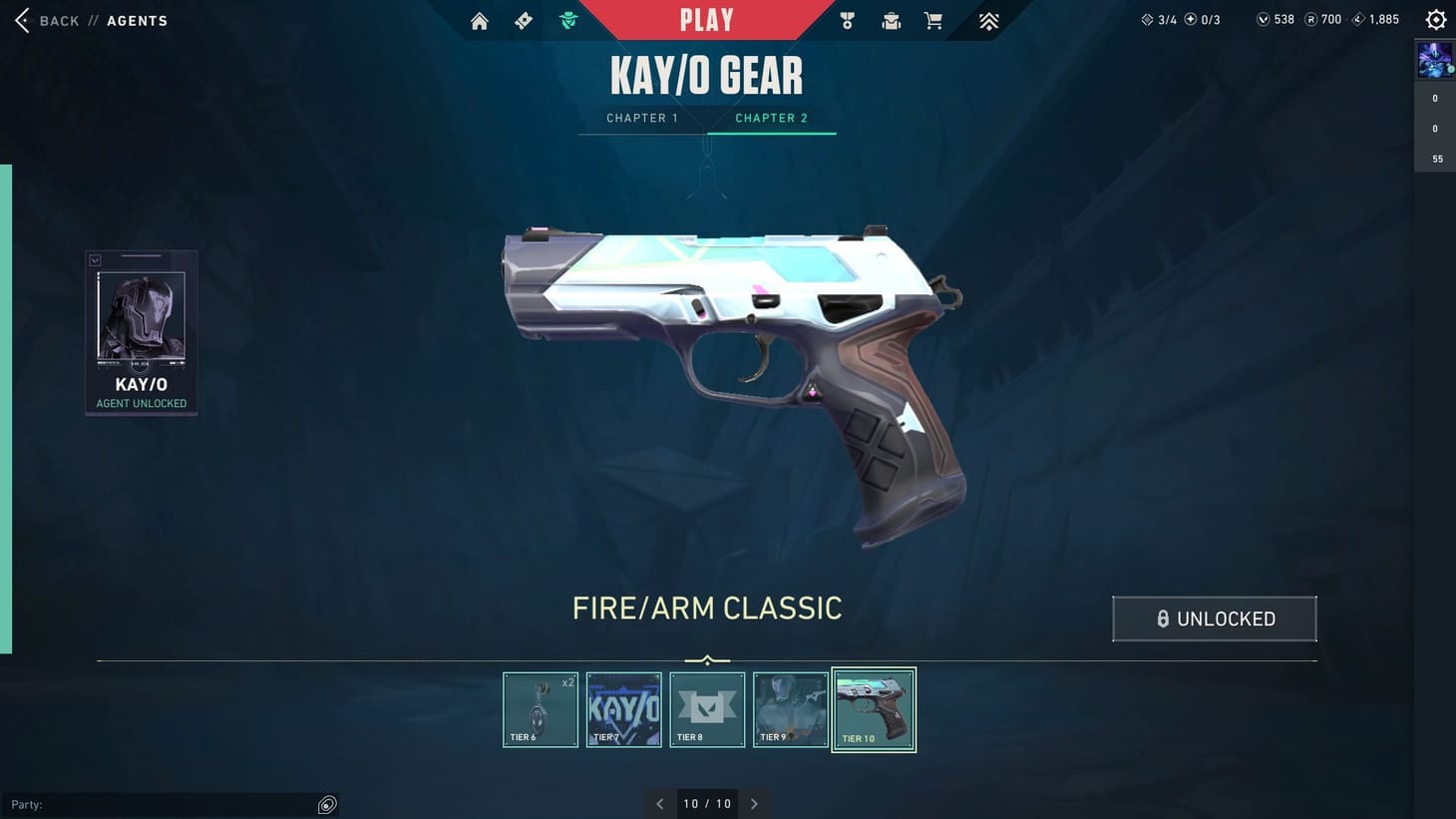
Task: Click the UNLOCKED button for Fire/Arm Classic
Action: click(x=1214, y=618)
